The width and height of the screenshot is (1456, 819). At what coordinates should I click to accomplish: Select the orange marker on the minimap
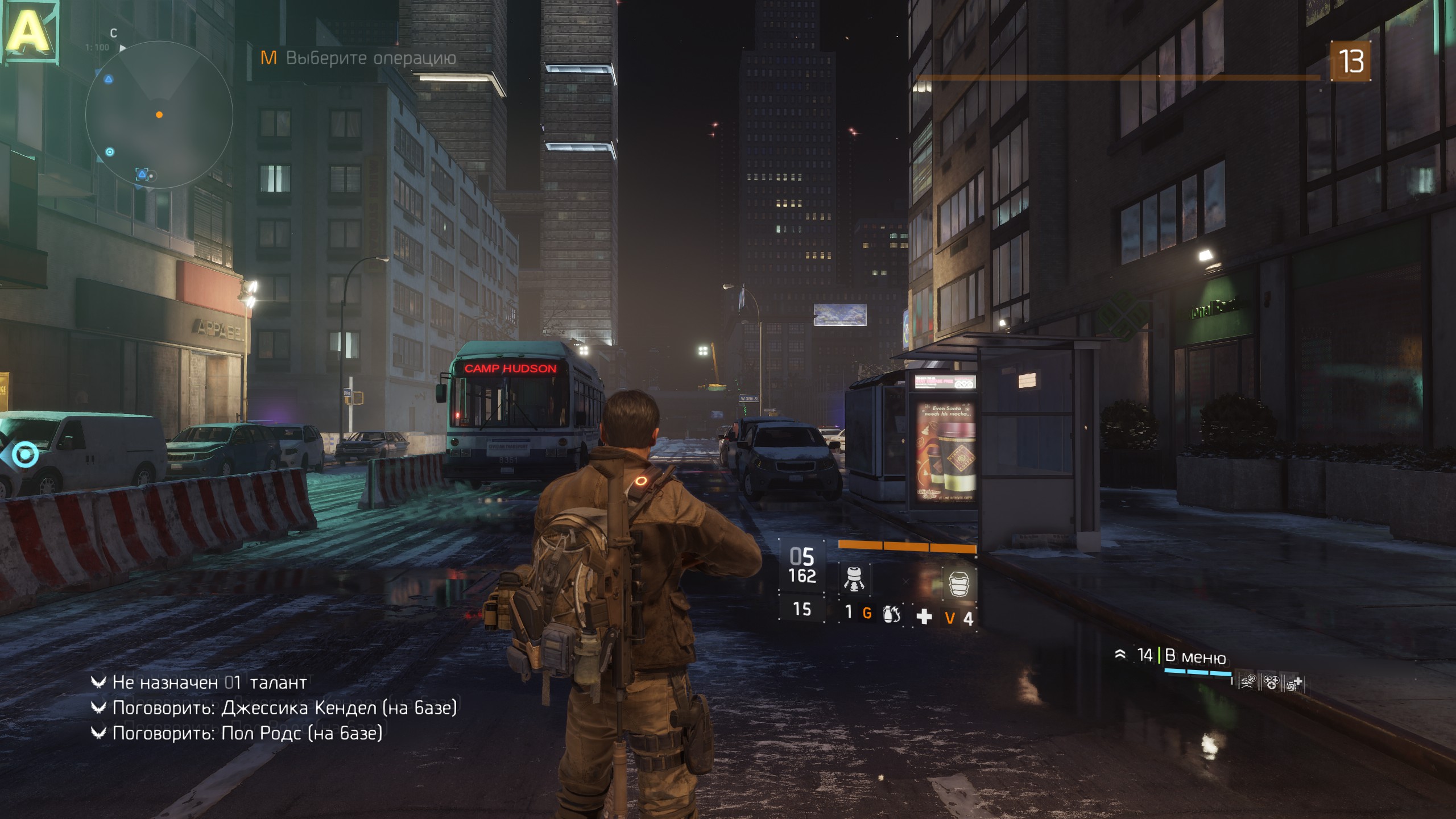coord(159,115)
